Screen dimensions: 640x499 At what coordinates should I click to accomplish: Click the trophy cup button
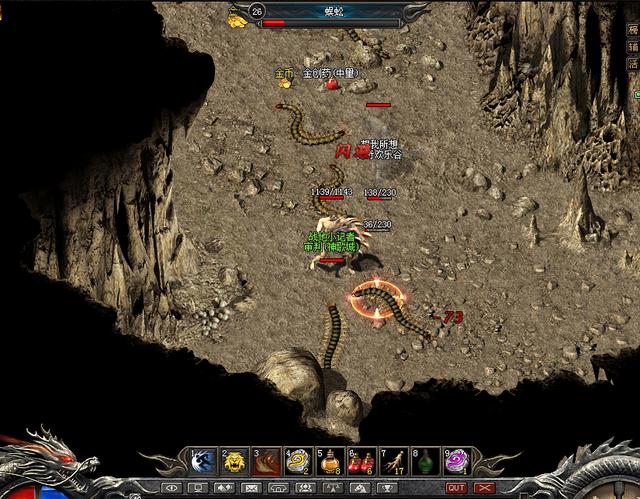pos(386,488)
